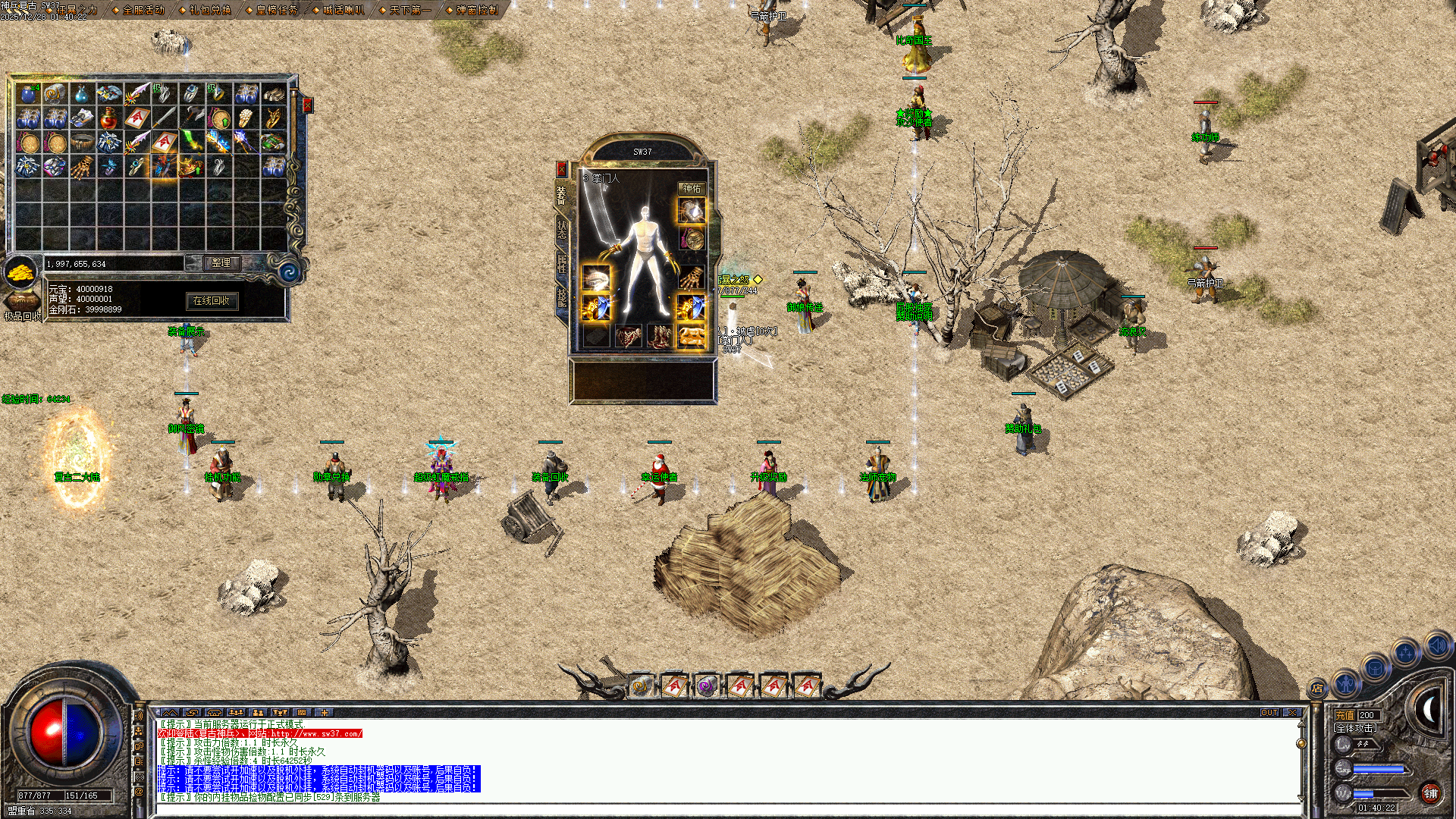Click the 神佑 button on character panel
The height and width of the screenshot is (819, 1456).
pos(692,188)
